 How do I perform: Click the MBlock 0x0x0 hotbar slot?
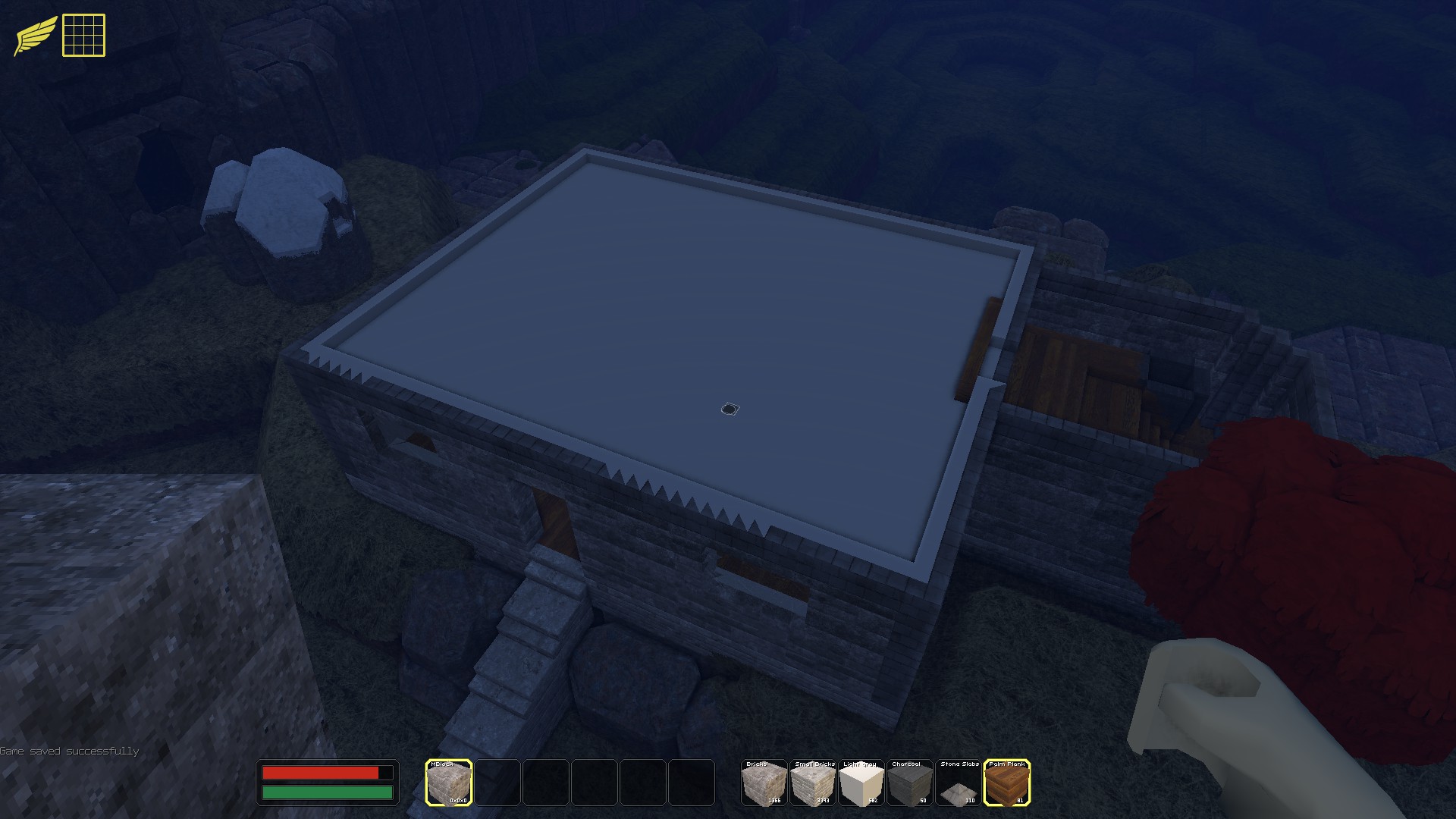[450, 782]
